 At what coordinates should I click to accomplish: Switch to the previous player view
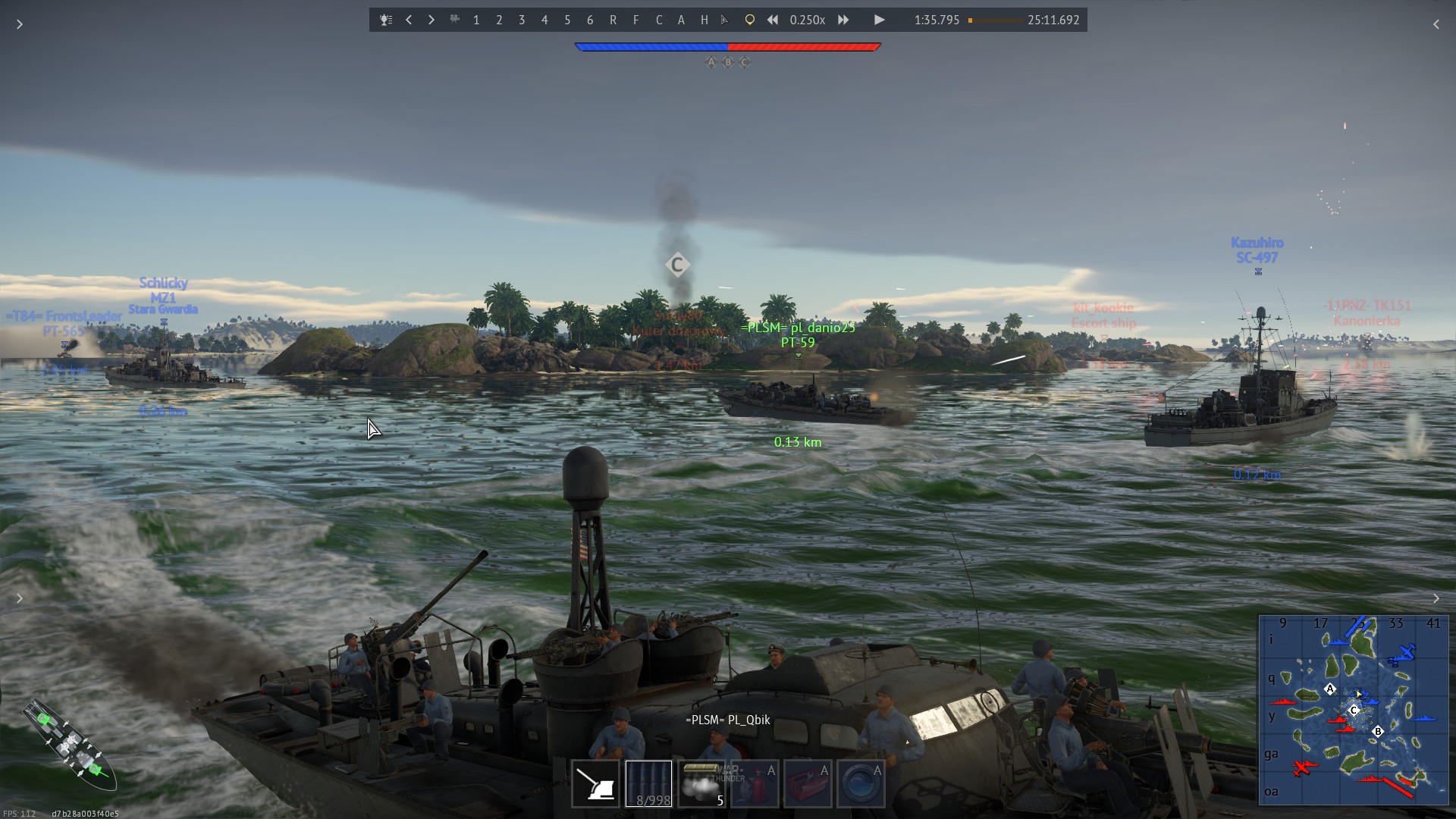(x=409, y=20)
